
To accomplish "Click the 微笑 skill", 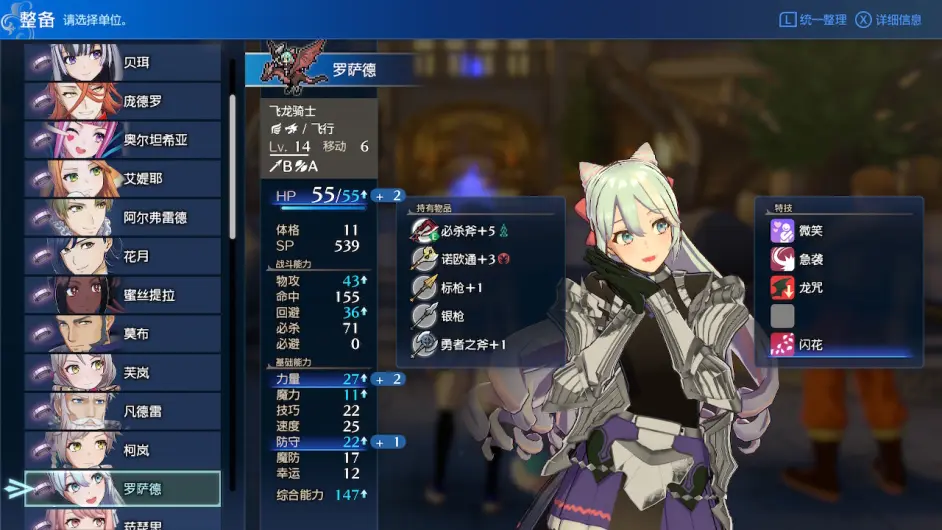I will click(810, 231).
